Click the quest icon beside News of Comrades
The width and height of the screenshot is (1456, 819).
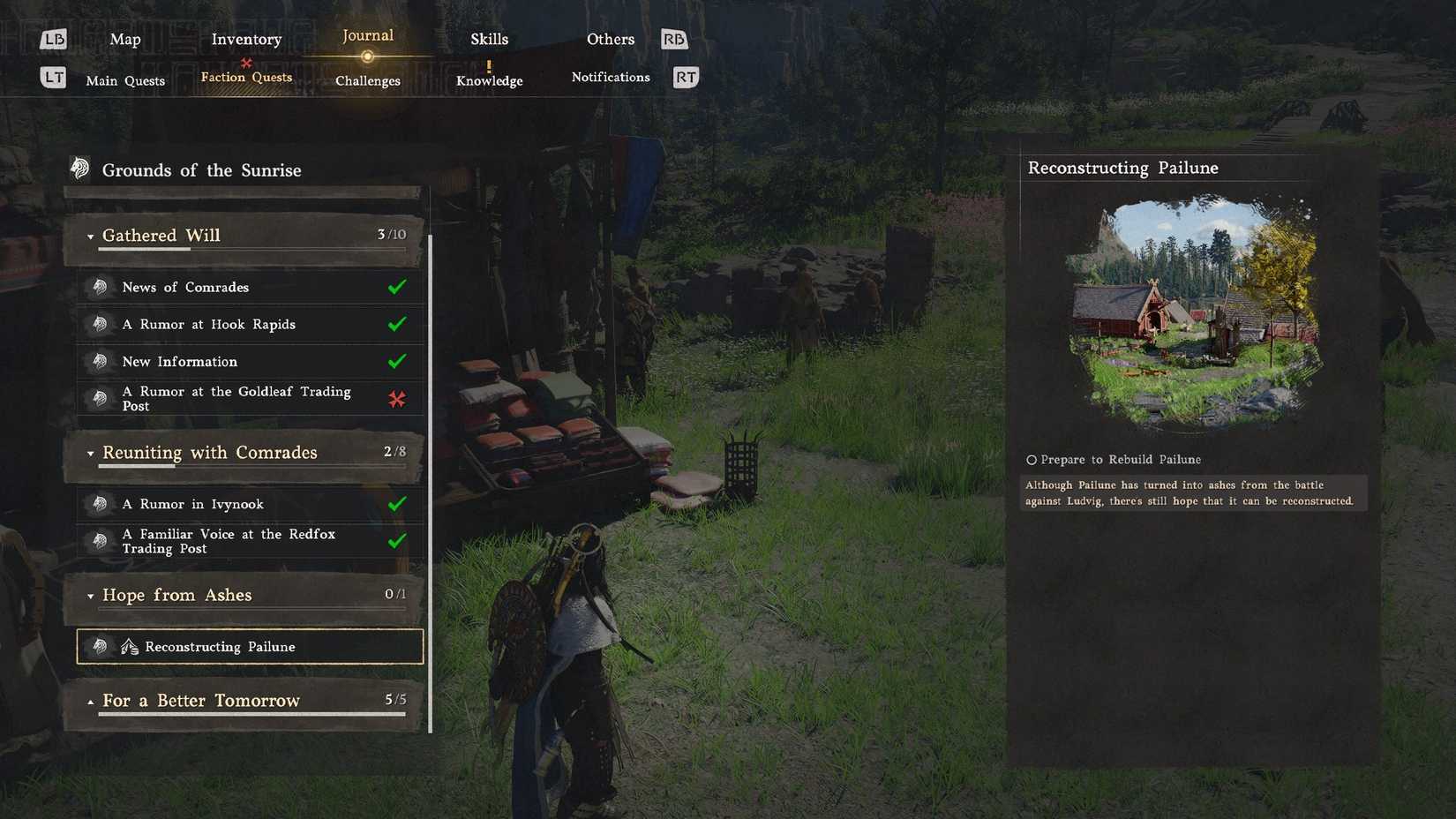click(100, 287)
